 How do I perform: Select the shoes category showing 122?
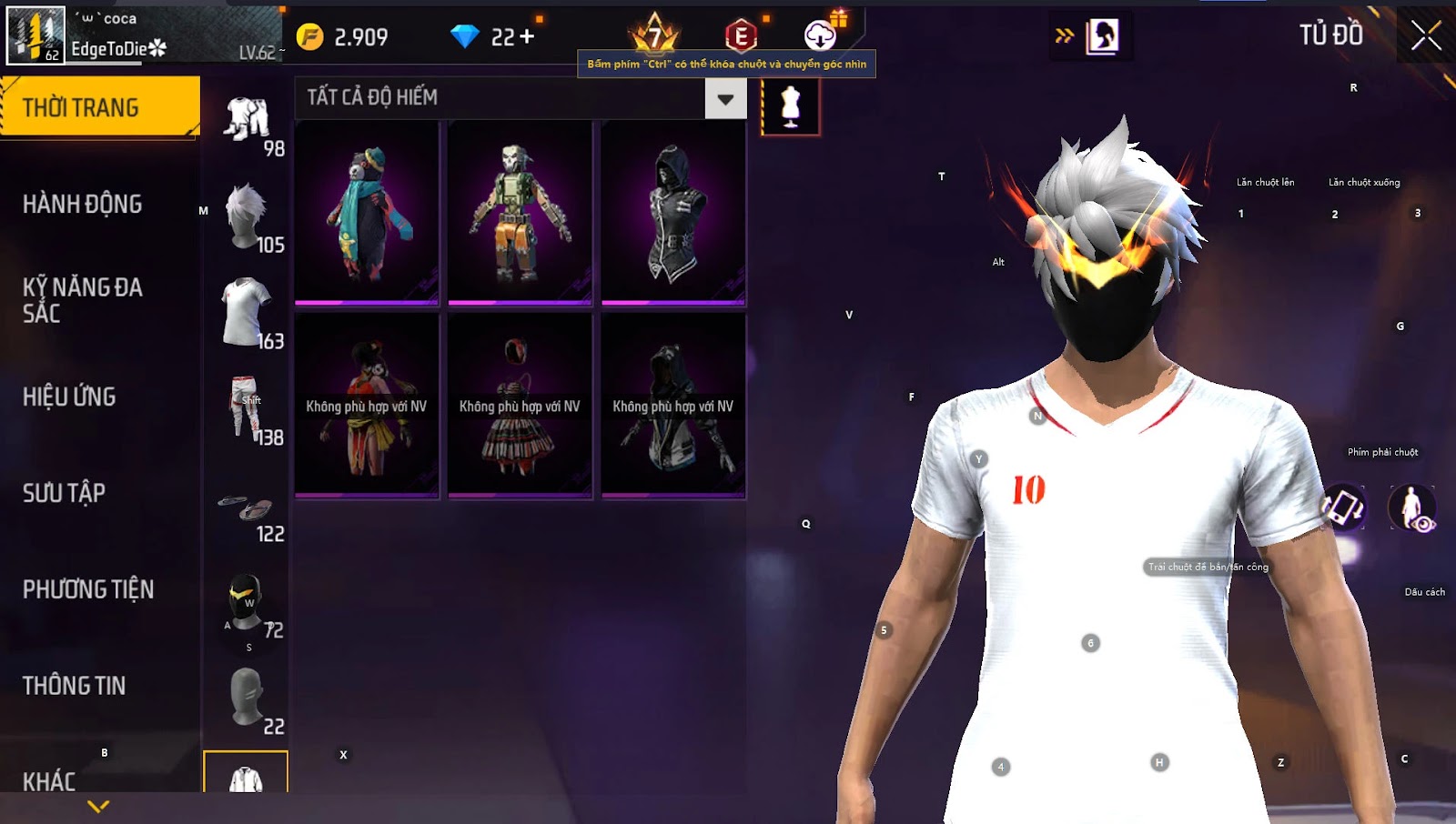(x=248, y=509)
